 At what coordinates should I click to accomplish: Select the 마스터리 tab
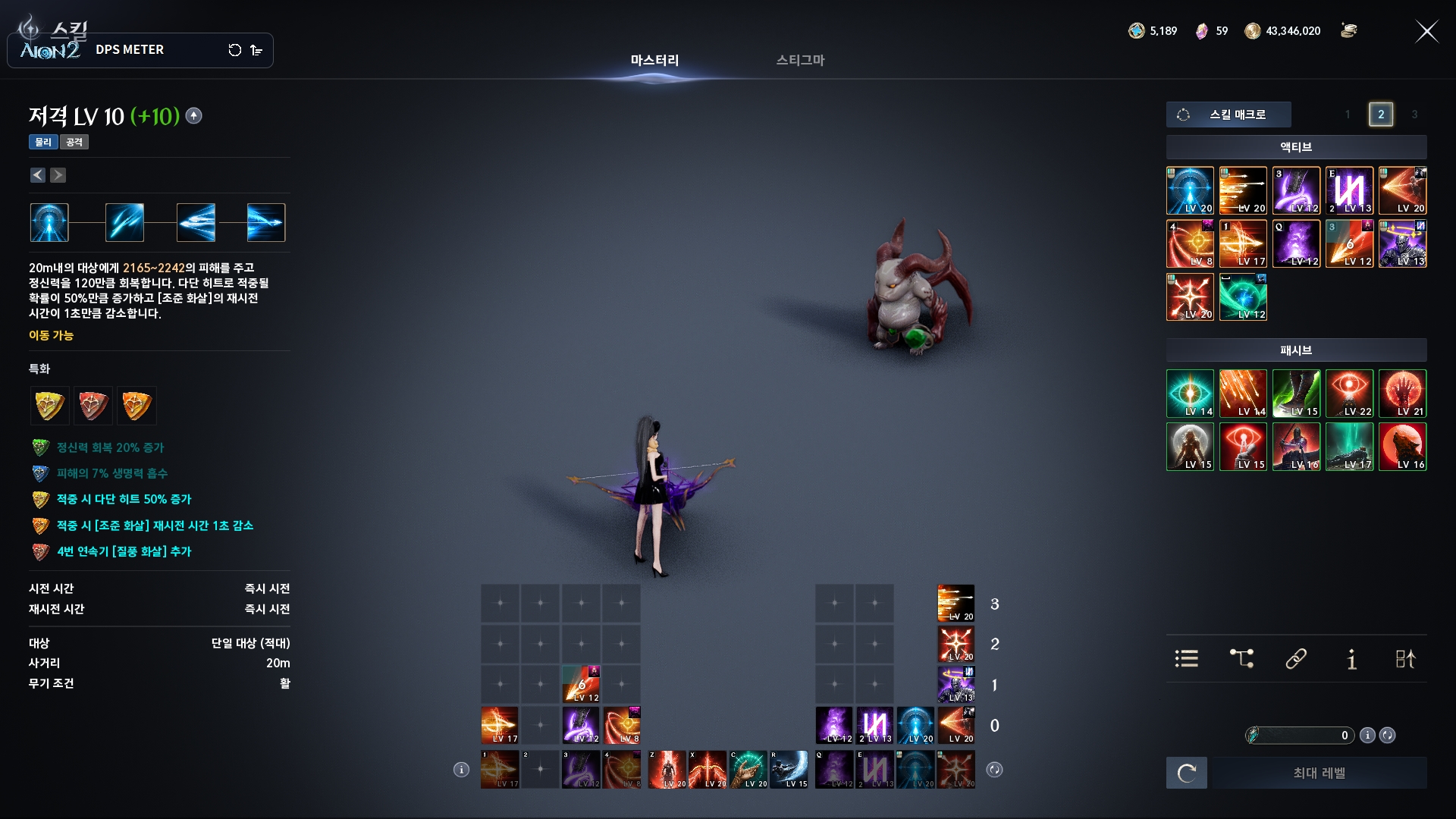pos(654,60)
